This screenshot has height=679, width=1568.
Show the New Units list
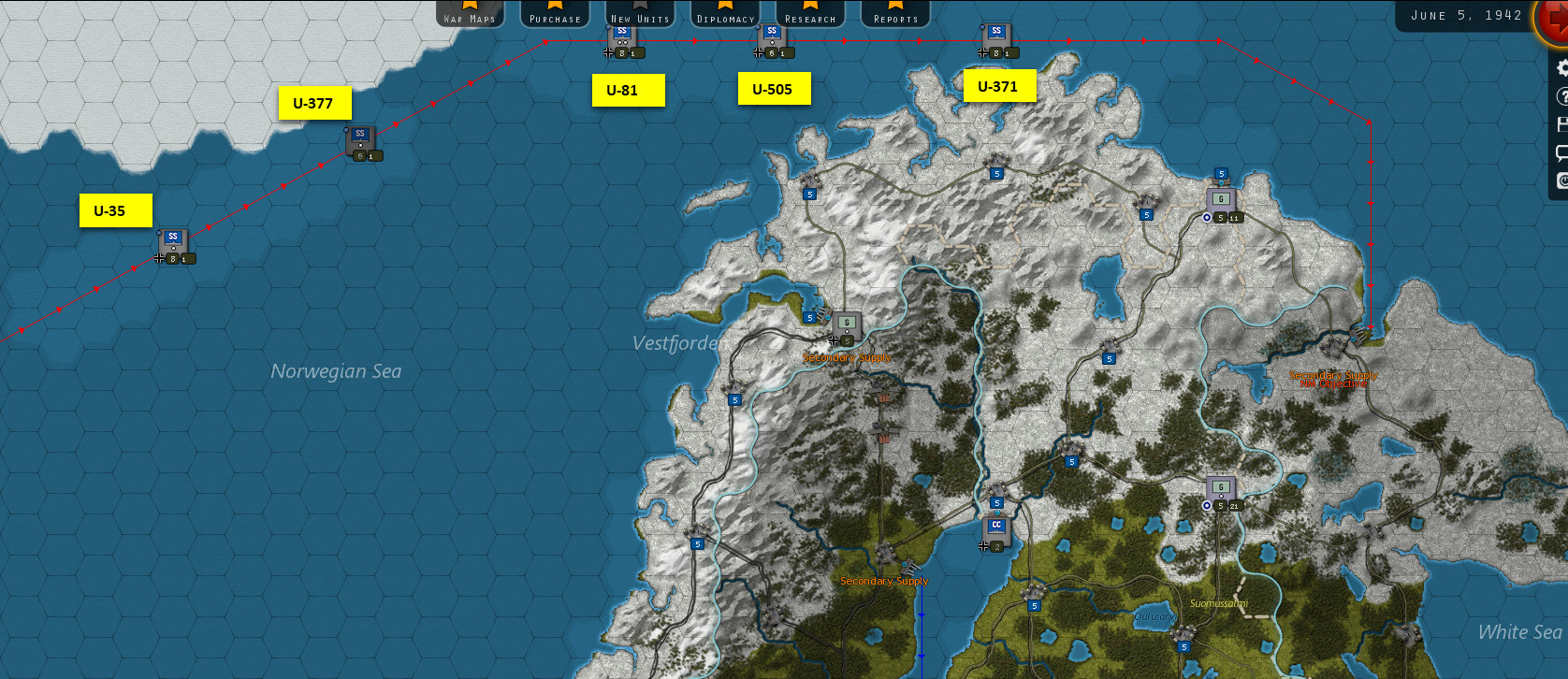tap(640, 14)
